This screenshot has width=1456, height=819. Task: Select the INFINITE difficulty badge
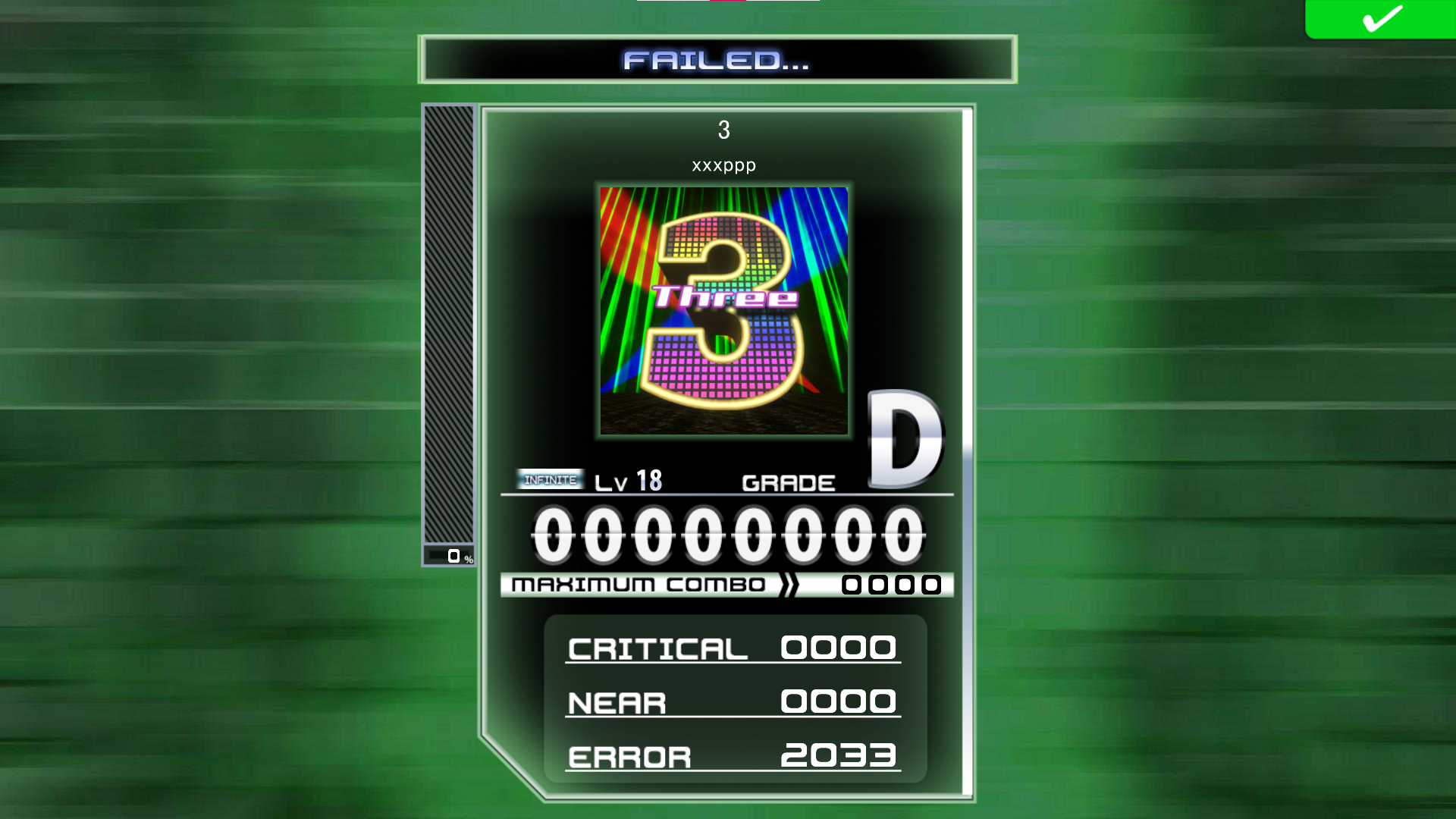tap(551, 478)
